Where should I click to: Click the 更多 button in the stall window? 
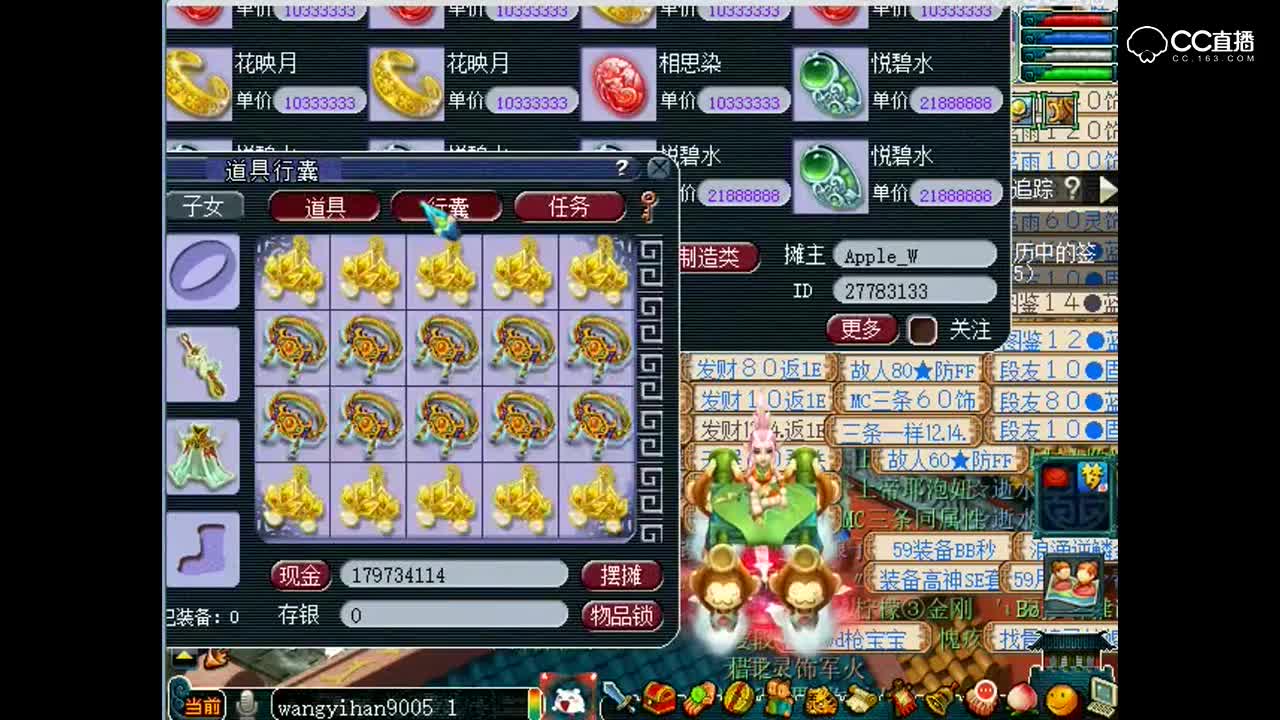click(861, 330)
